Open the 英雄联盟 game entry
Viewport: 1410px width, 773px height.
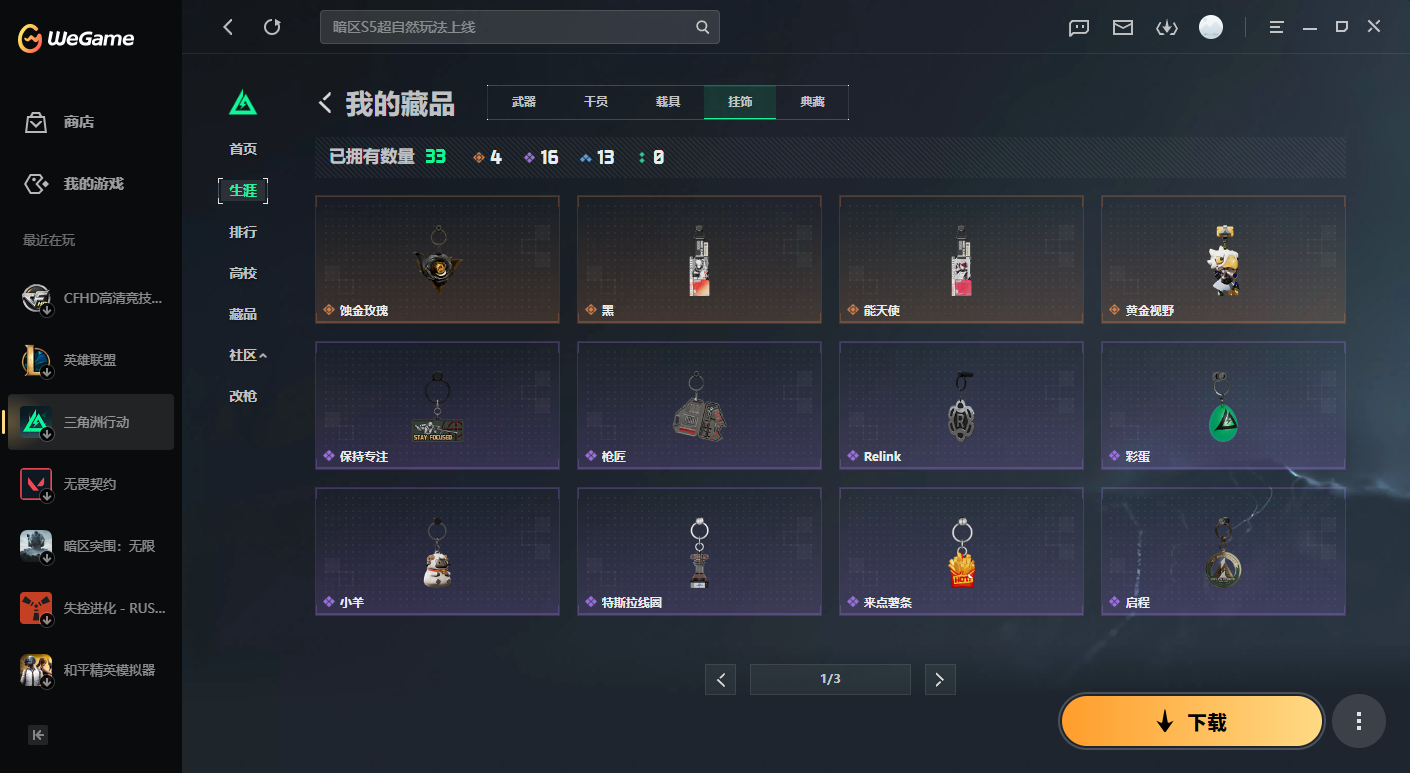[x=92, y=360]
